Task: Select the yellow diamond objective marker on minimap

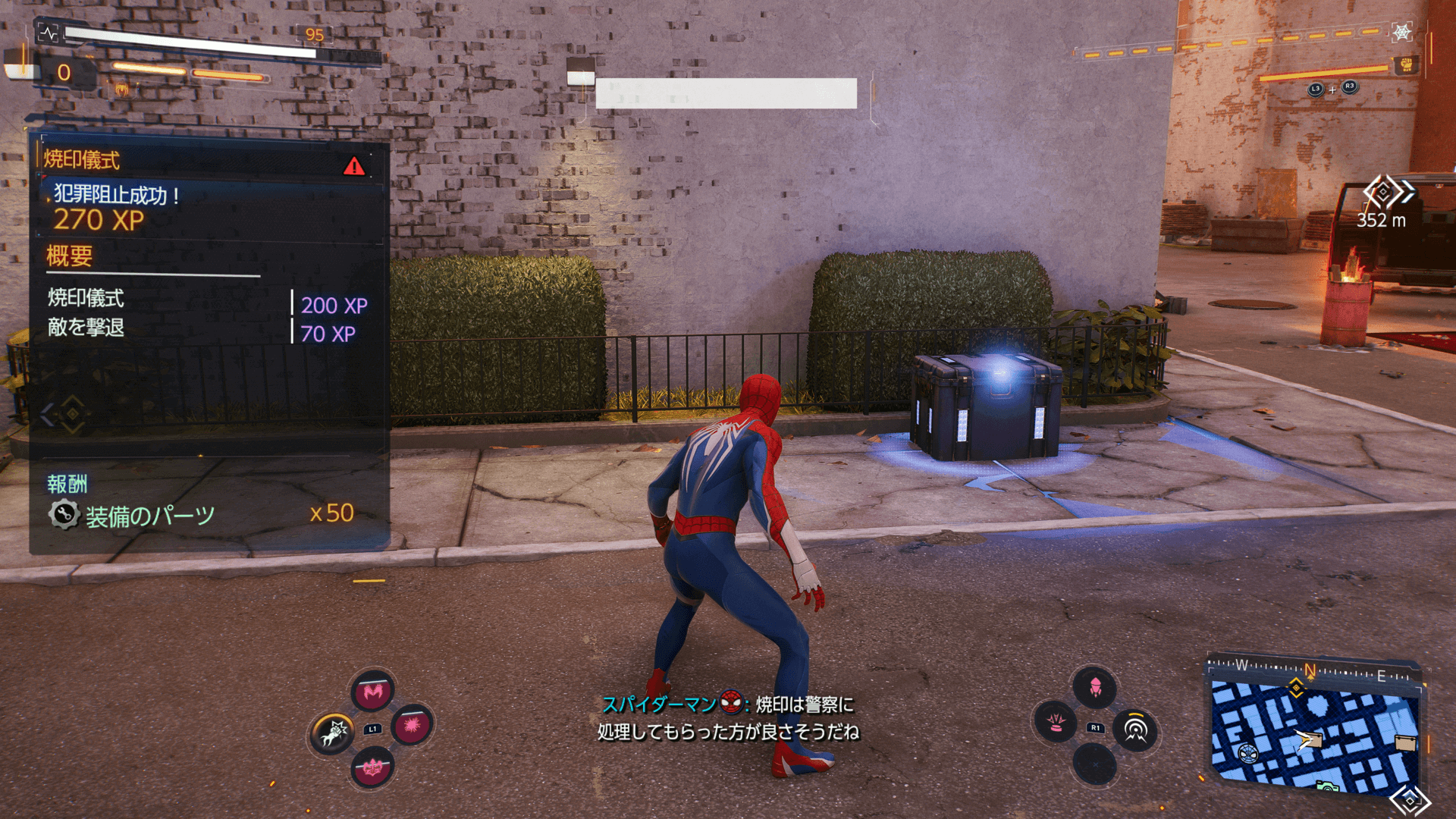Action: tap(1296, 688)
